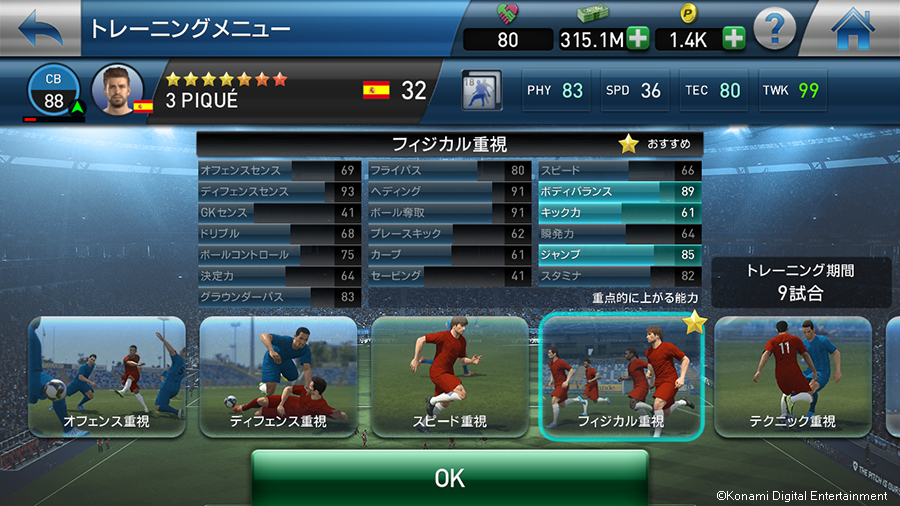Pick the スピード重視 training card

450,377
